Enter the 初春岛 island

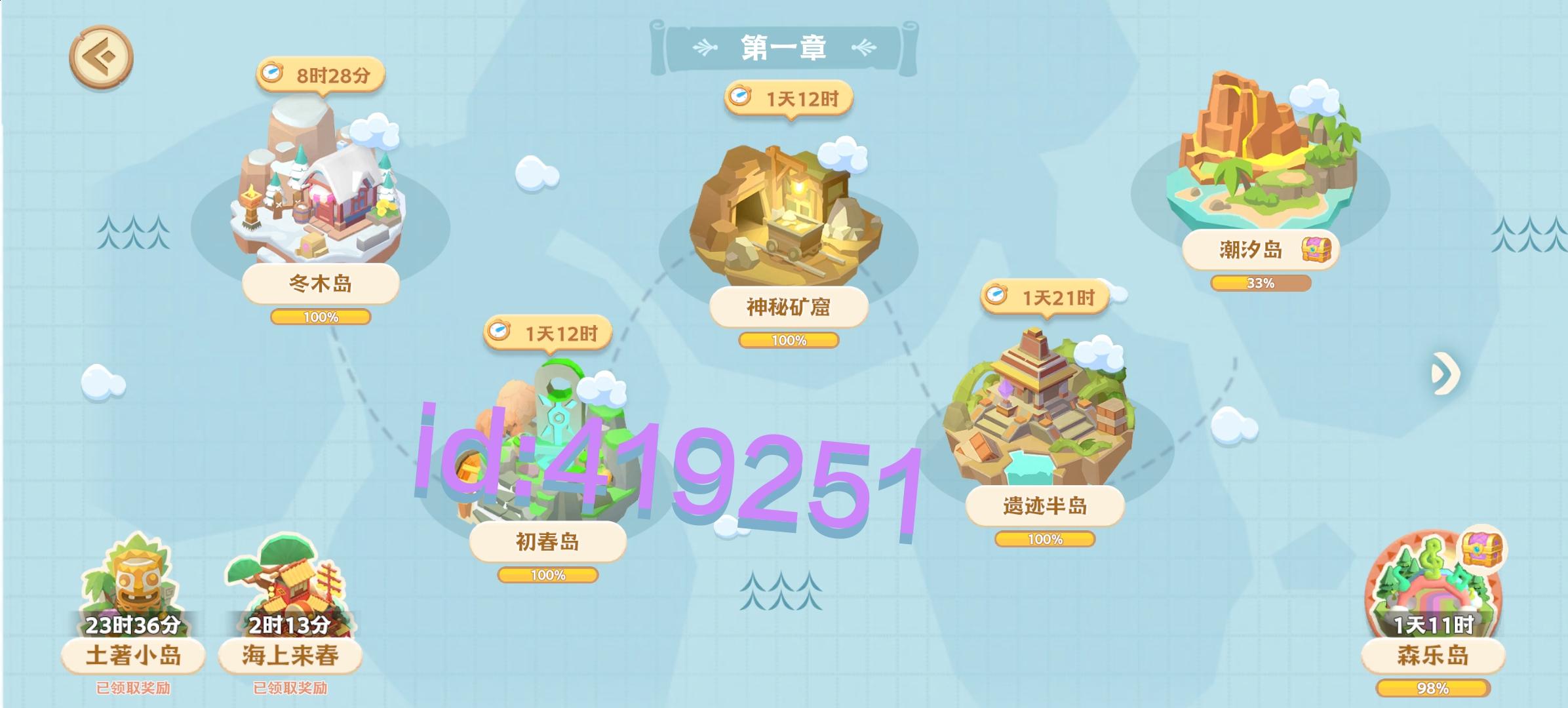[551, 452]
